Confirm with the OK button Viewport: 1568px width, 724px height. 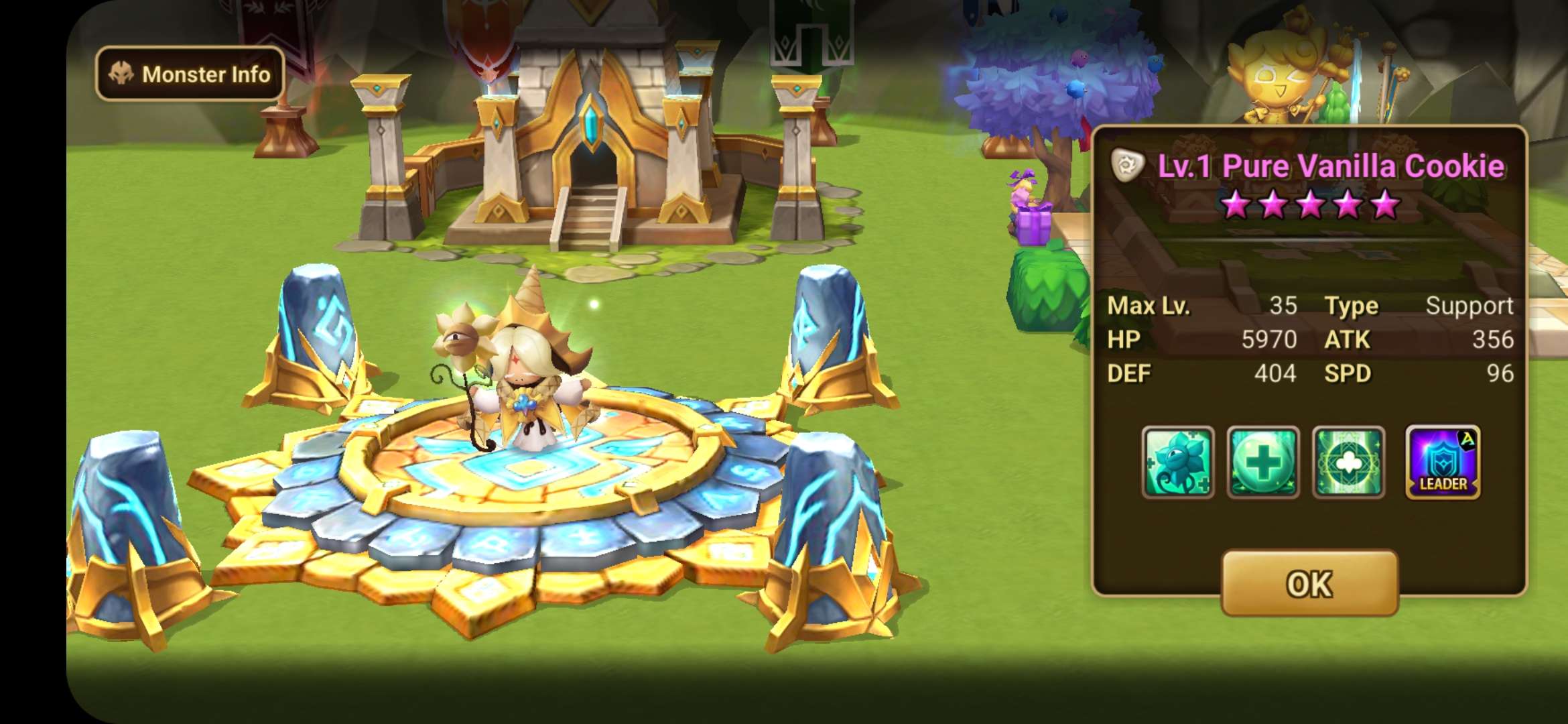(1309, 583)
